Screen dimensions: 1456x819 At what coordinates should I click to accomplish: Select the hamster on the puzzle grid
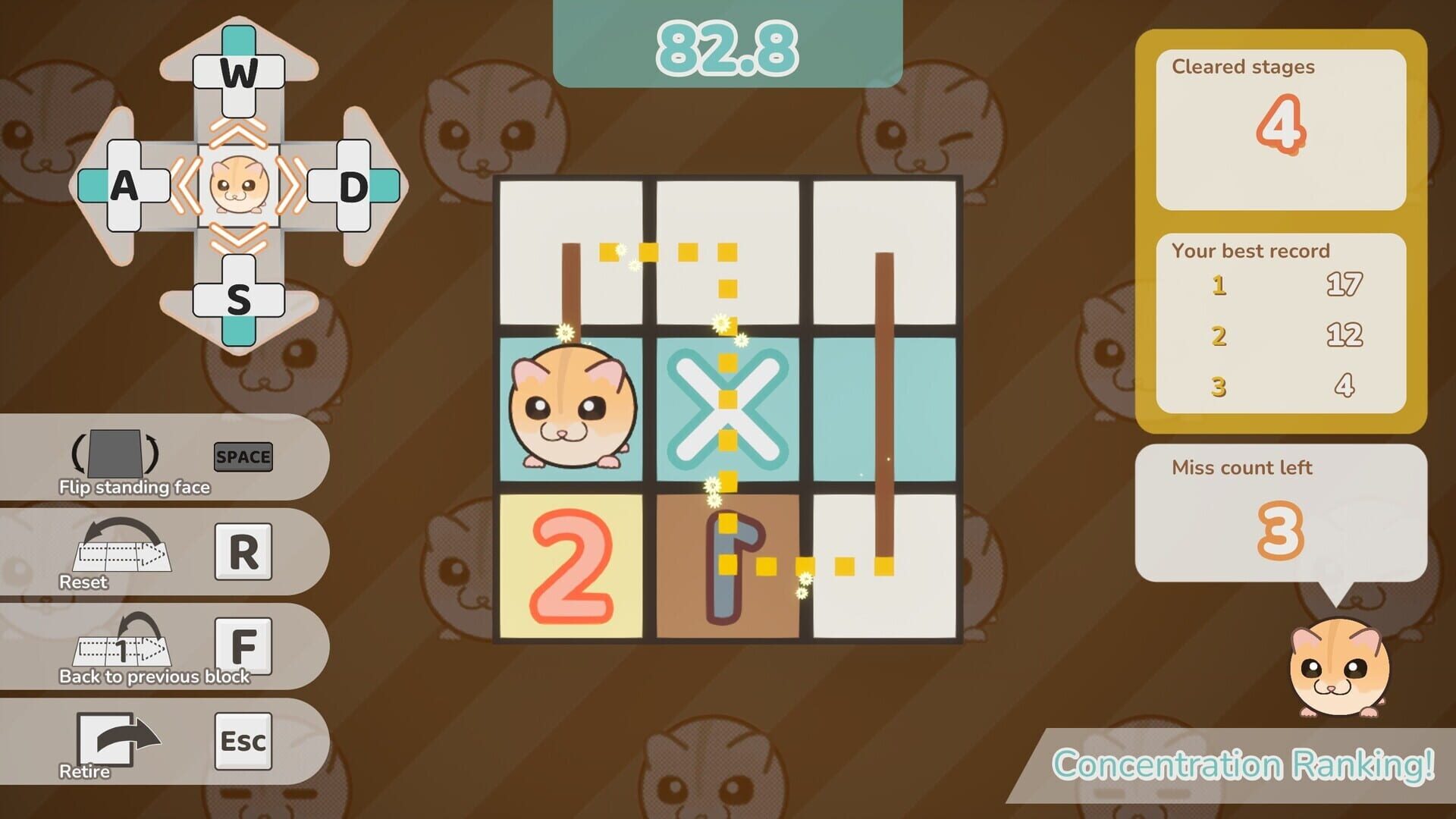click(x=576, y=409)
